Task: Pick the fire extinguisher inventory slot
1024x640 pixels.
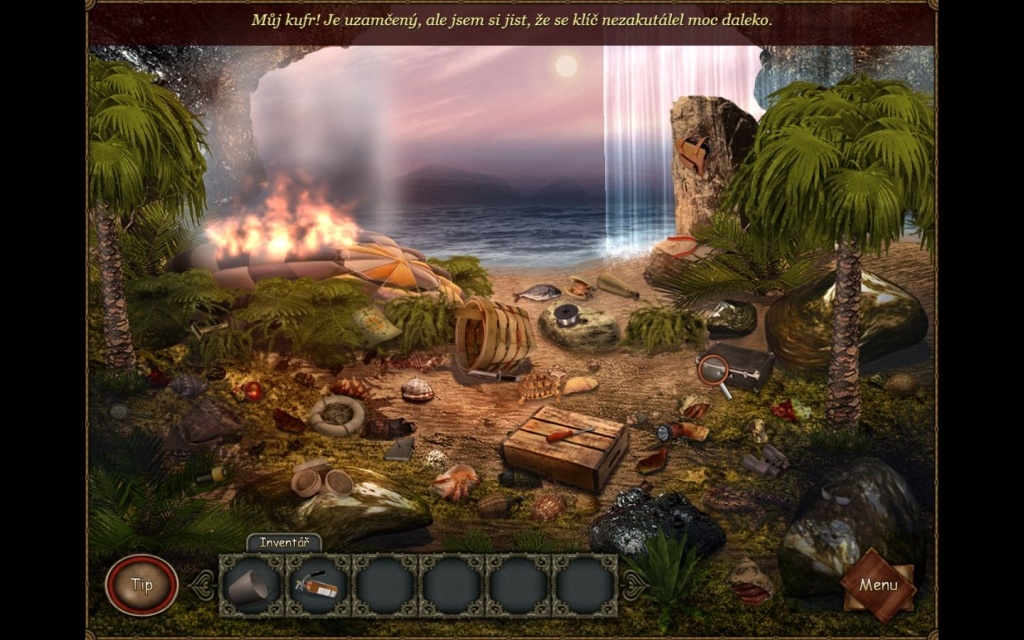Action: coord(317,585)
